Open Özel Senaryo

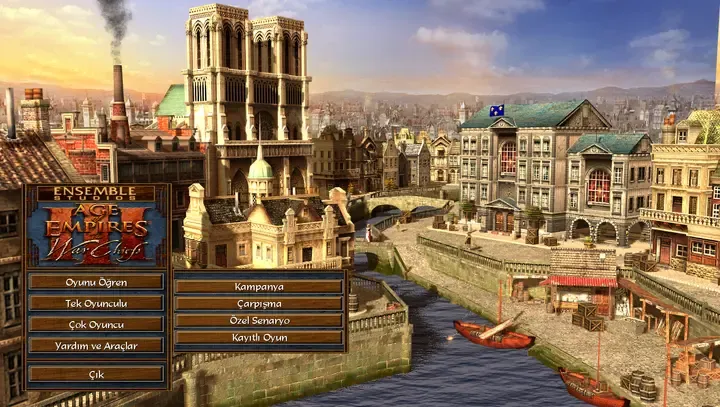point(259,320)
